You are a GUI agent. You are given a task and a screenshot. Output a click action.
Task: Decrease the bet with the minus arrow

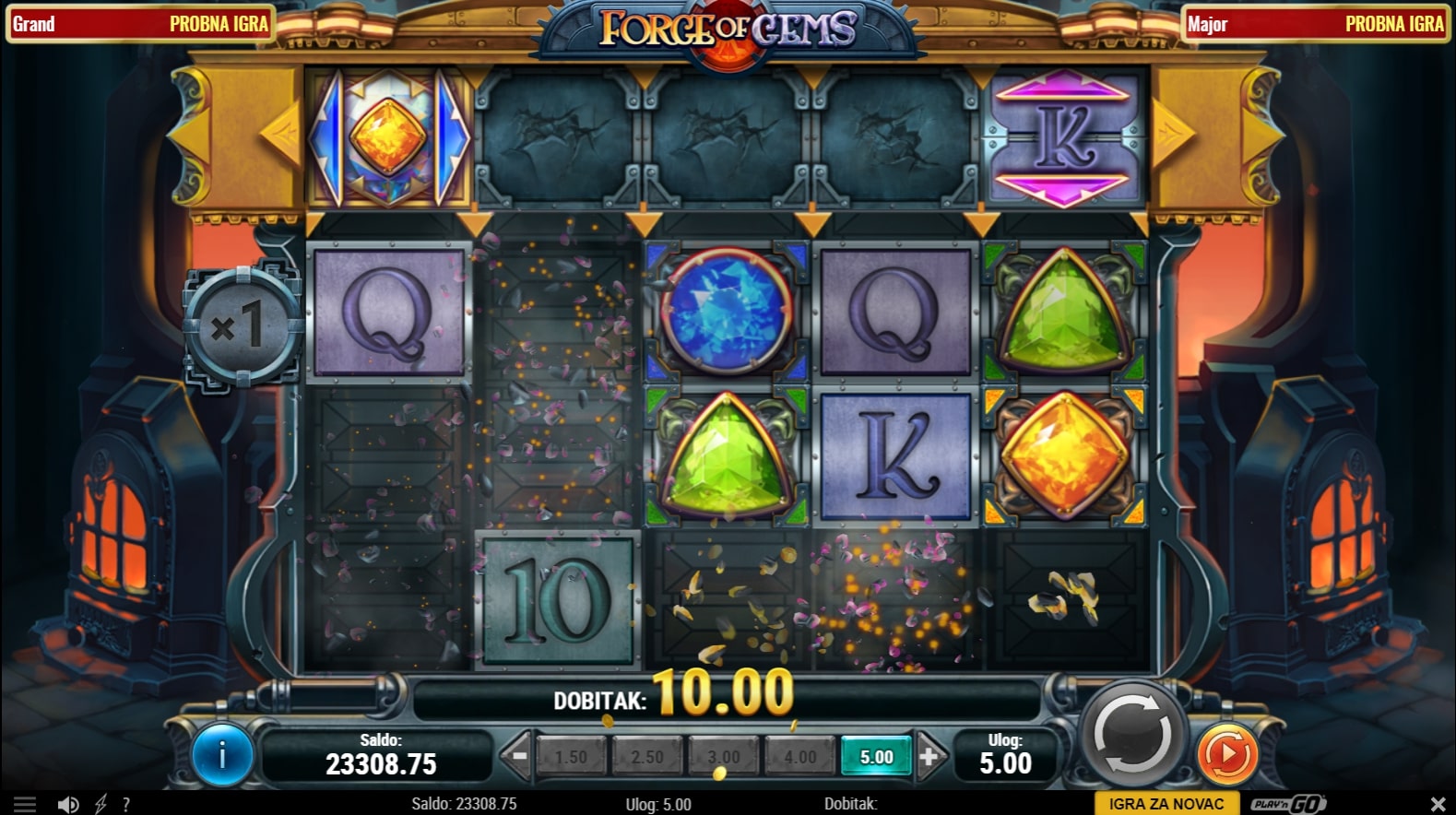point(519,756)
